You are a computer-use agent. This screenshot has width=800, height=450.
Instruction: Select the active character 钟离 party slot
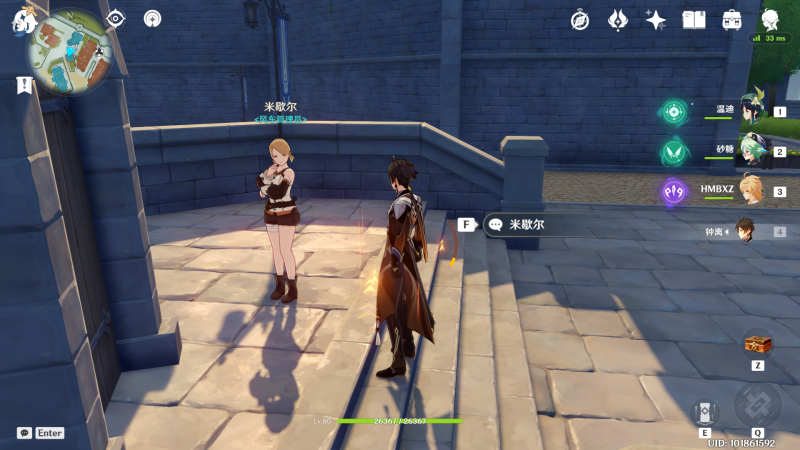tap(746, 230)
